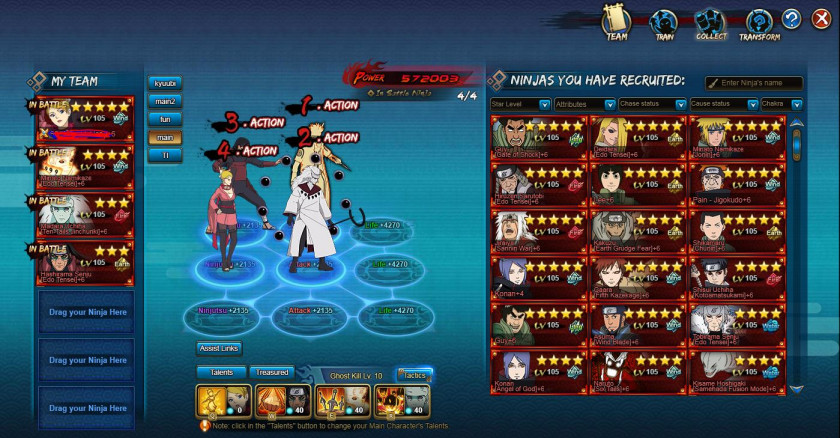Open the Collect tab

(711, 23)
